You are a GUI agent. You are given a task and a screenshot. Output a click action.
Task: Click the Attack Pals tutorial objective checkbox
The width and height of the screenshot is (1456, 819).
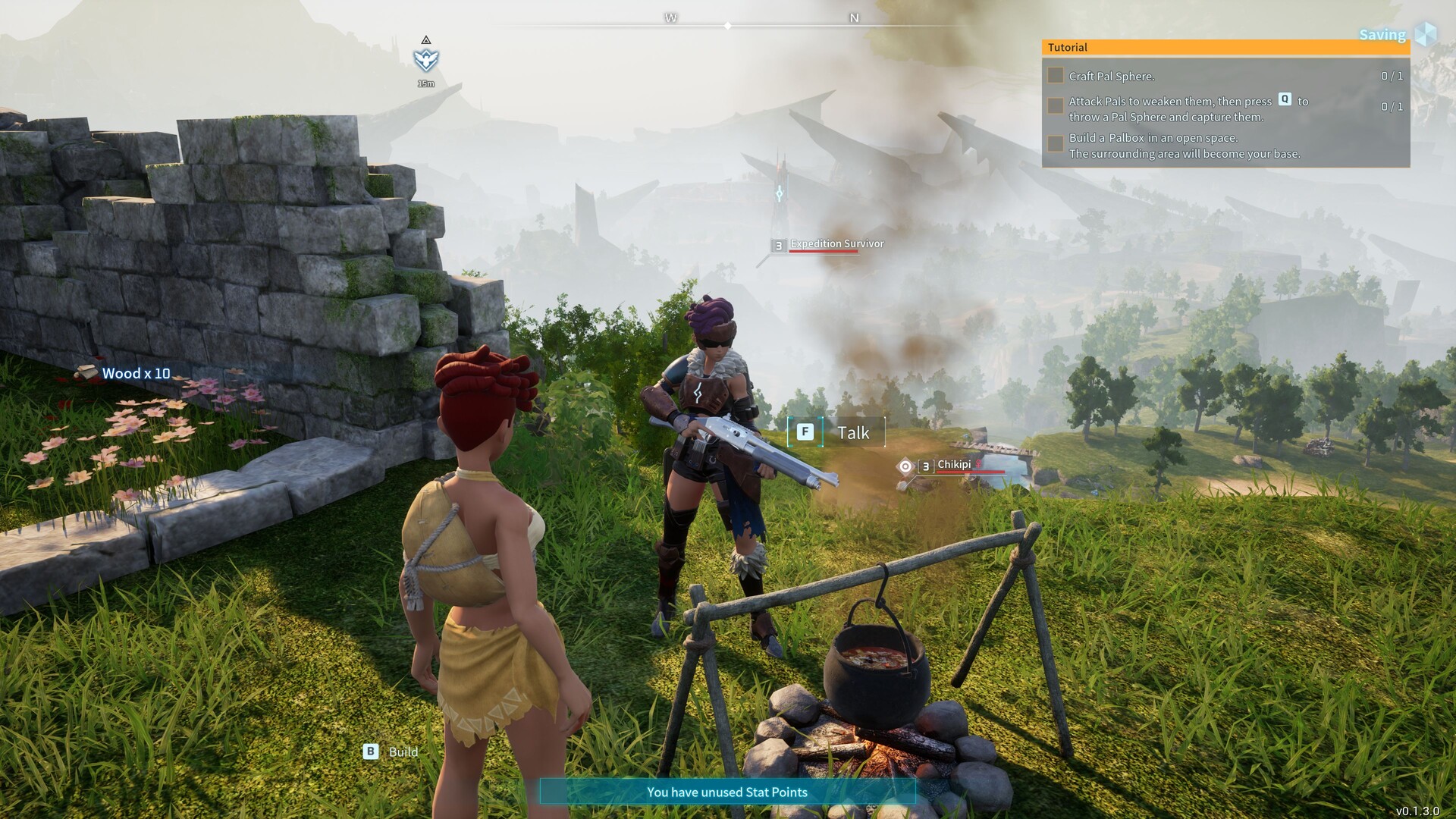[1055, 106]
